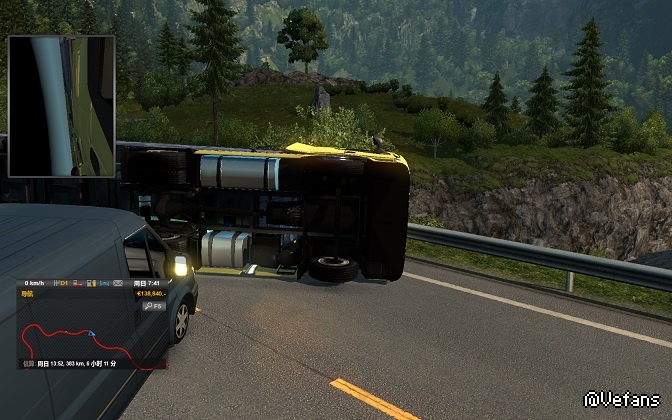
Task: Click the truck damage indicator icon
Action: (77, 283)
